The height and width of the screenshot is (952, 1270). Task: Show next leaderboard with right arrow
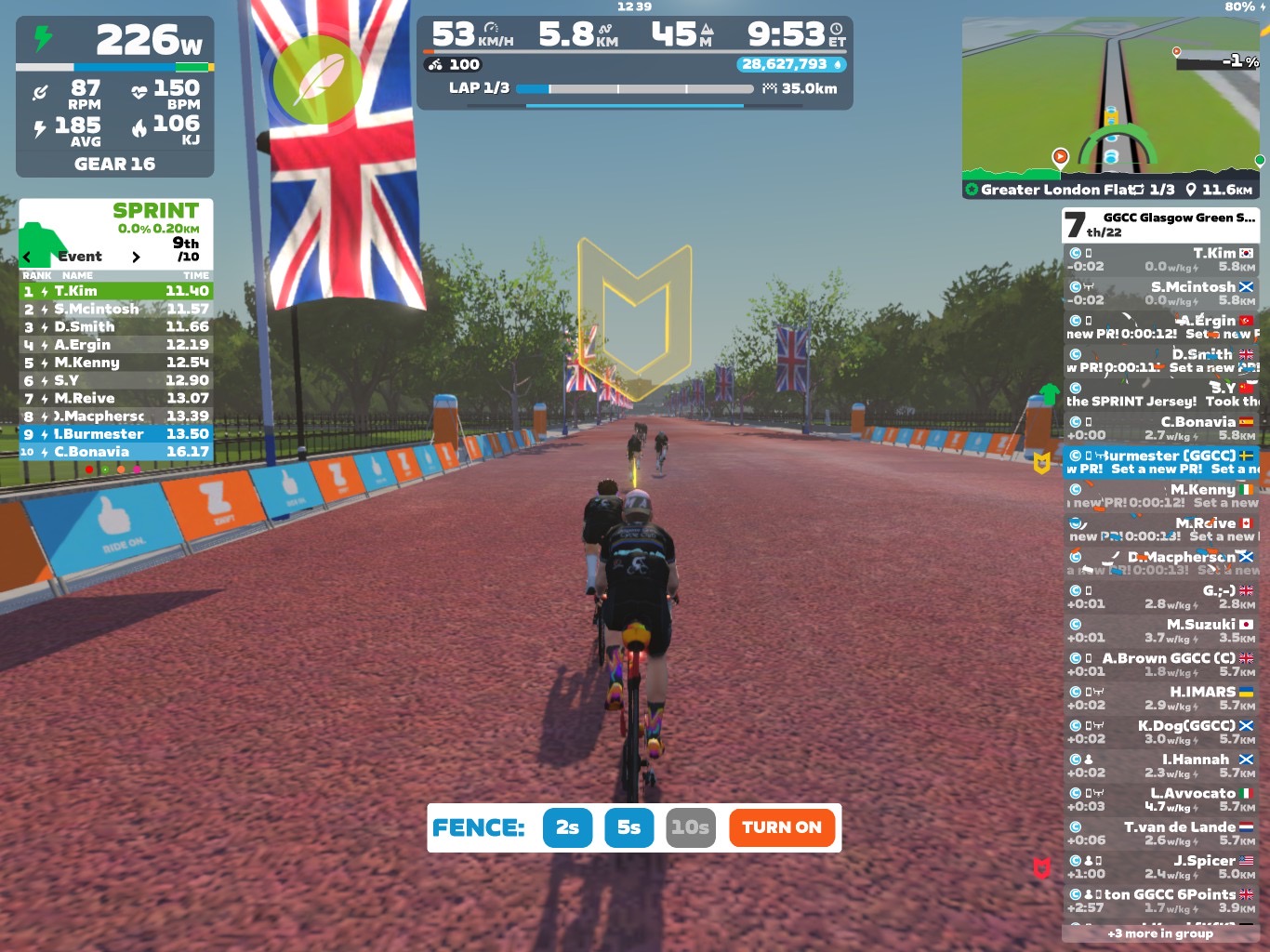[136, 257]
